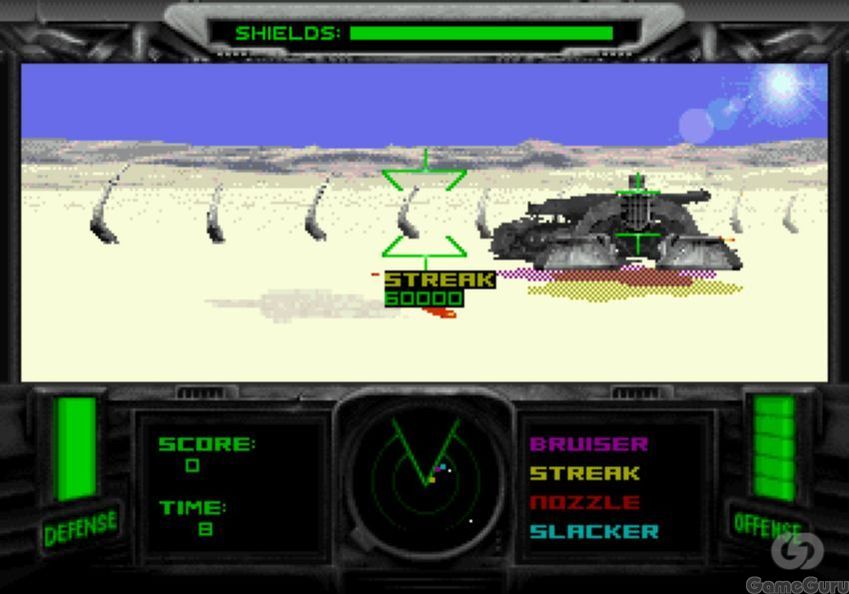Click the Streak target label in the viewport

click(439, 280)
